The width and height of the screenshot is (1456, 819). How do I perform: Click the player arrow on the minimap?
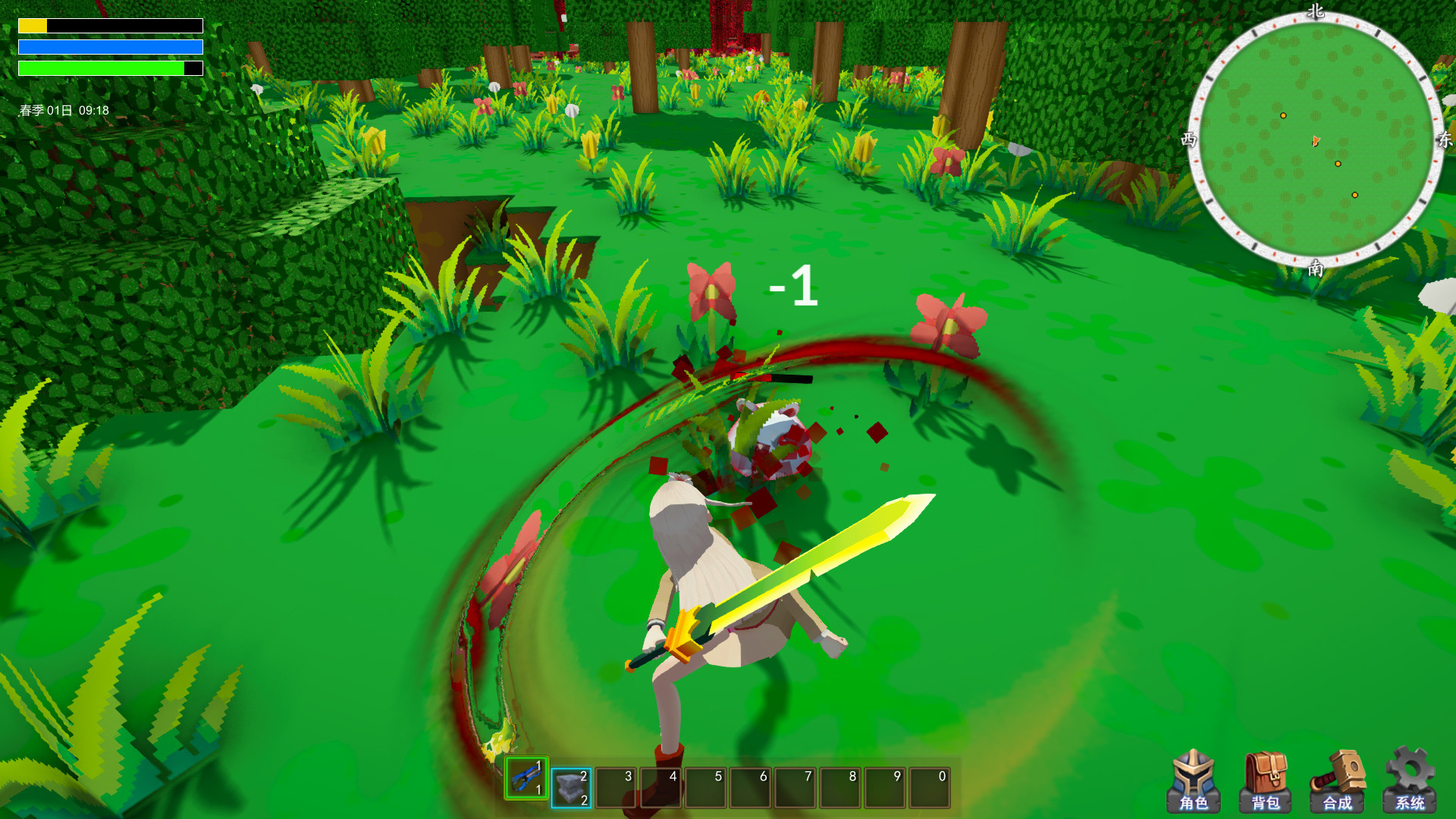coord(1315,140)
